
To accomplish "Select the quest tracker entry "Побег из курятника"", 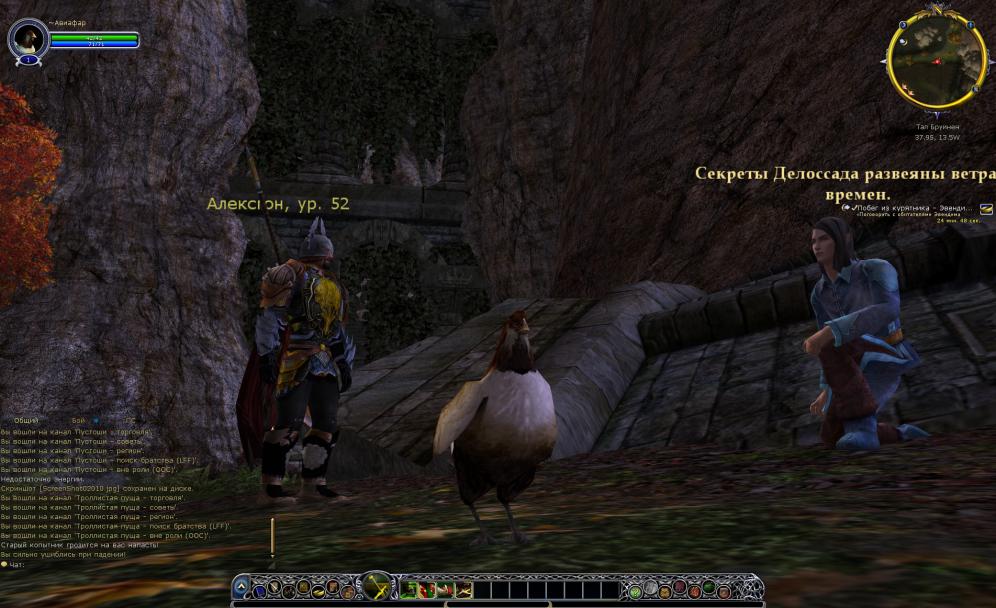I will tap(908, 208).
